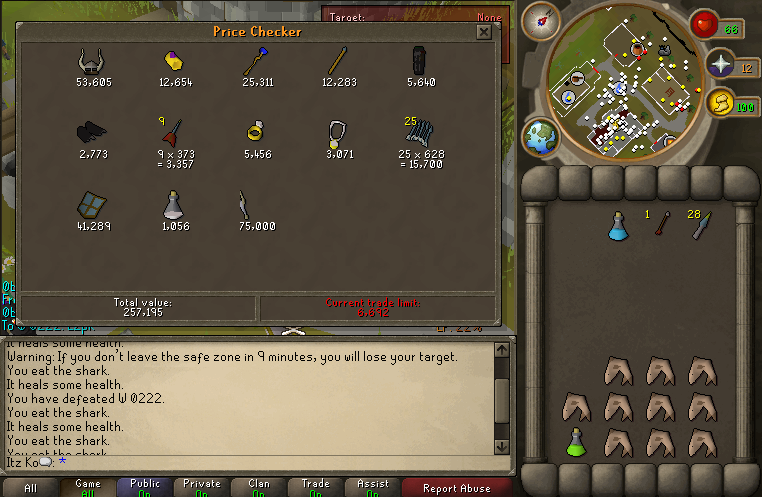Click the compass beside the minimap
Image resolution: width=762 pixels, height=497 pixels.
545,19
